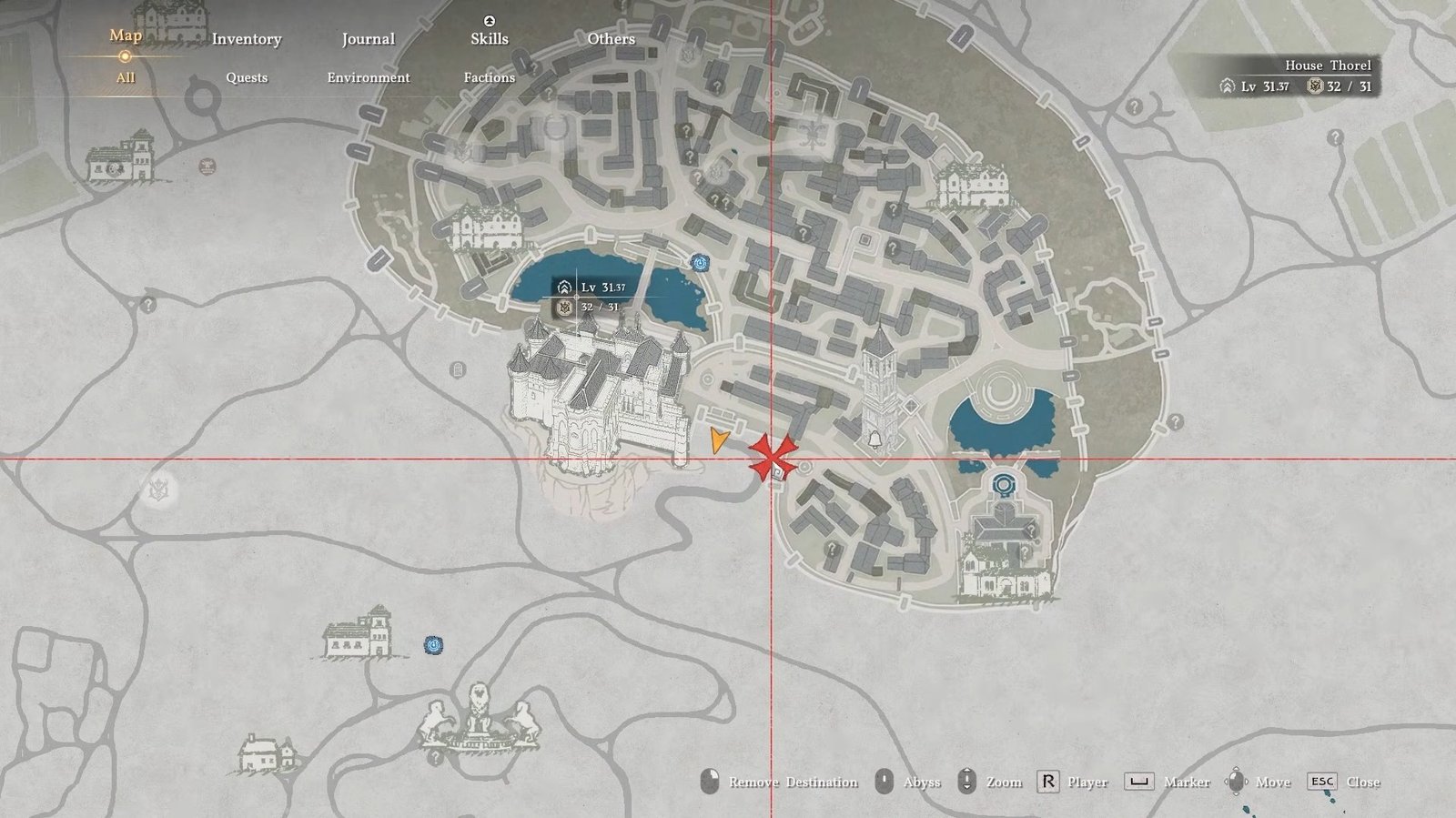
Task: Go to the Skills tab
Action: 490,38
